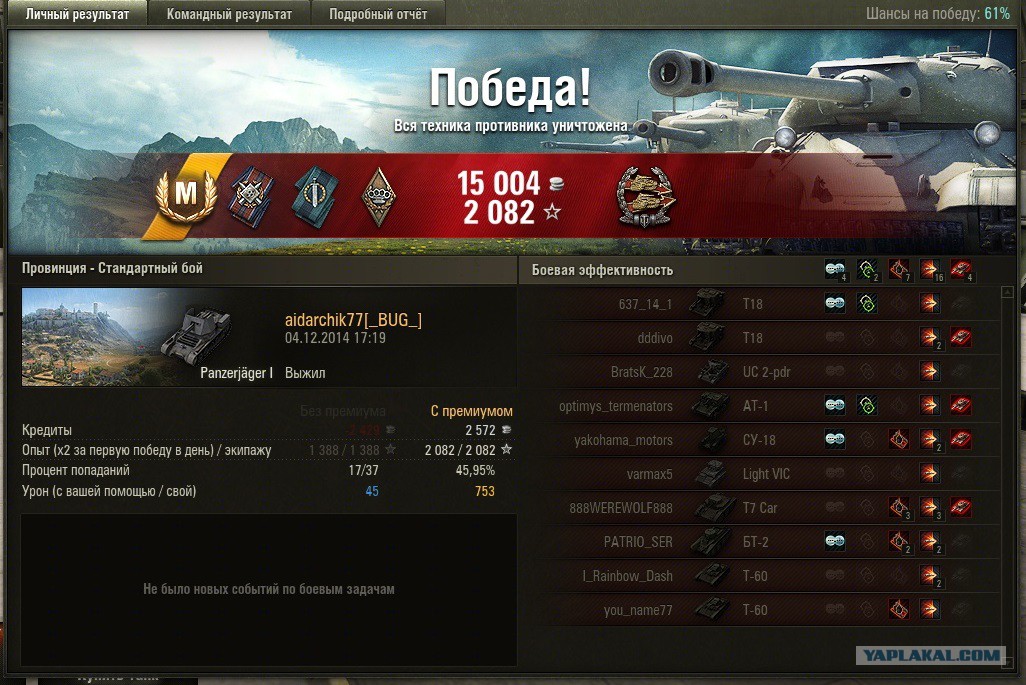Switch to the Личный результат tab
The image size is (1026, 685).
(77, 14)
